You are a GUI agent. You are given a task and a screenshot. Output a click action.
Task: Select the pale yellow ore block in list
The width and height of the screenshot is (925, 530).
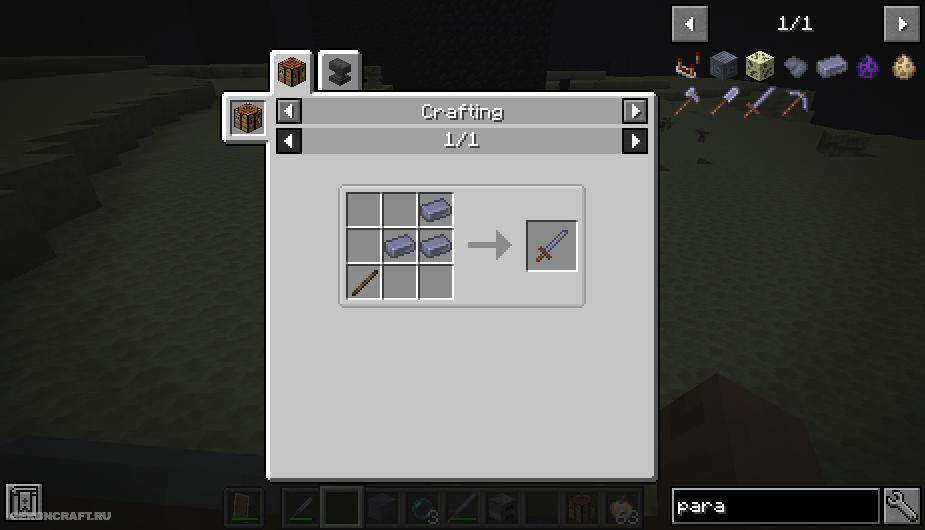coord(760,67)
